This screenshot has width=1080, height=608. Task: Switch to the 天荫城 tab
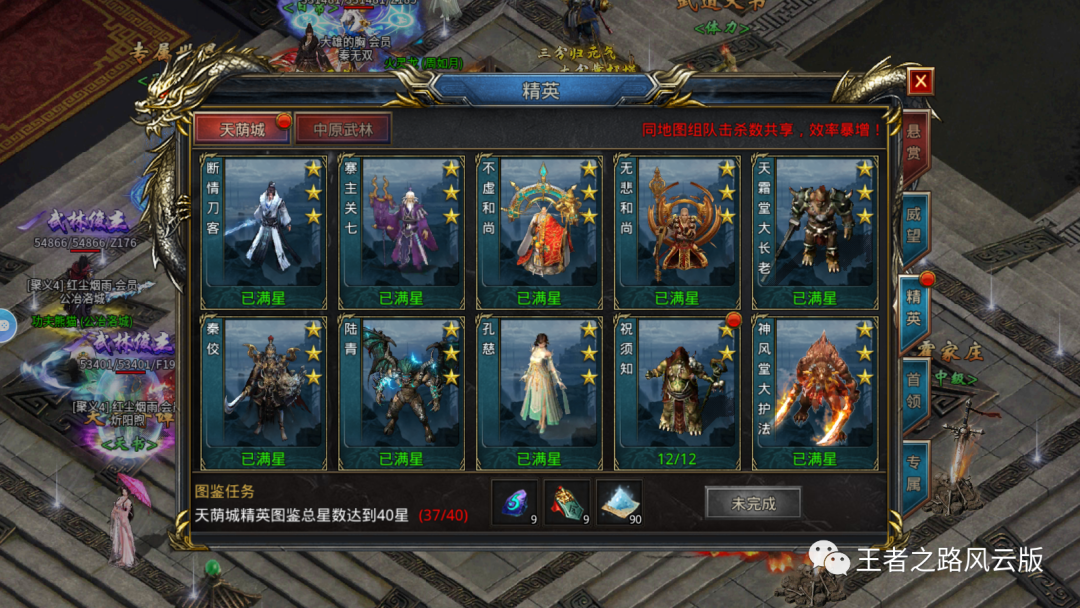(241, 131)
